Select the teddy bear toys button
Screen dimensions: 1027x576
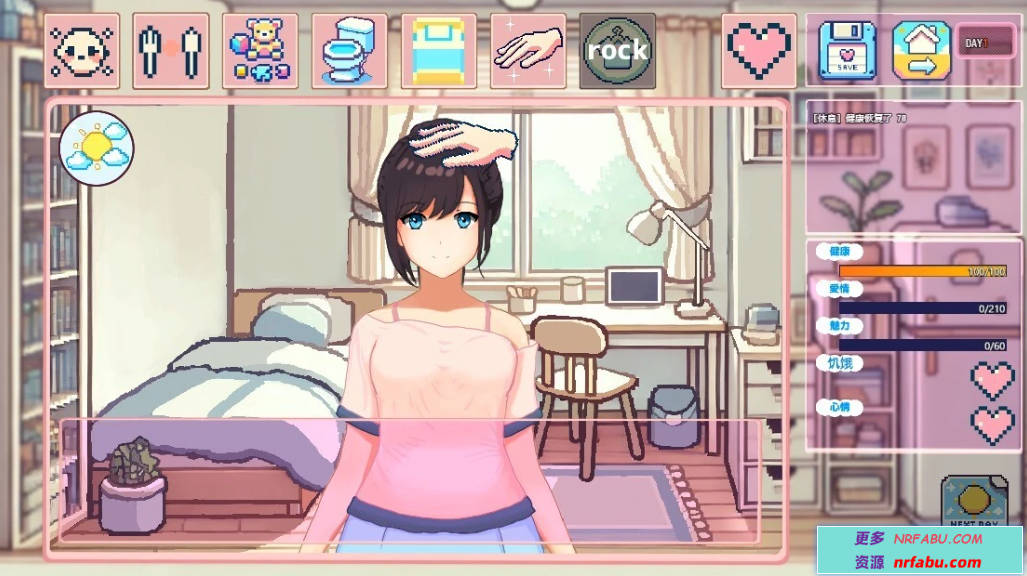[x=260, y=50]
